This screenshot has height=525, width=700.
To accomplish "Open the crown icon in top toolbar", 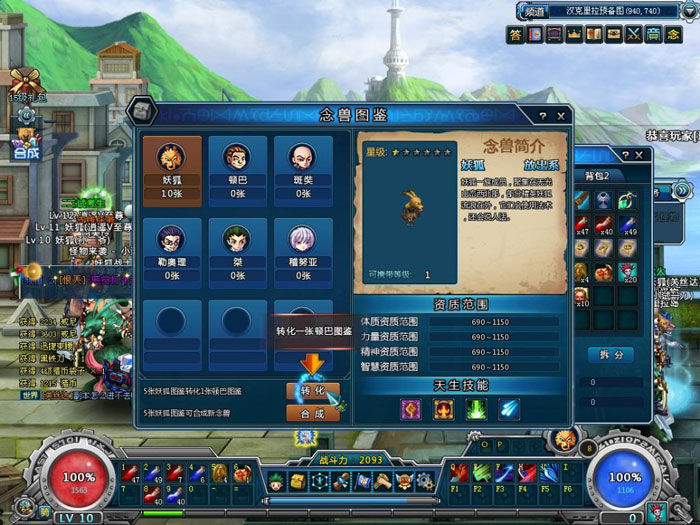I will pyautogui.click(x=574, y=34).
